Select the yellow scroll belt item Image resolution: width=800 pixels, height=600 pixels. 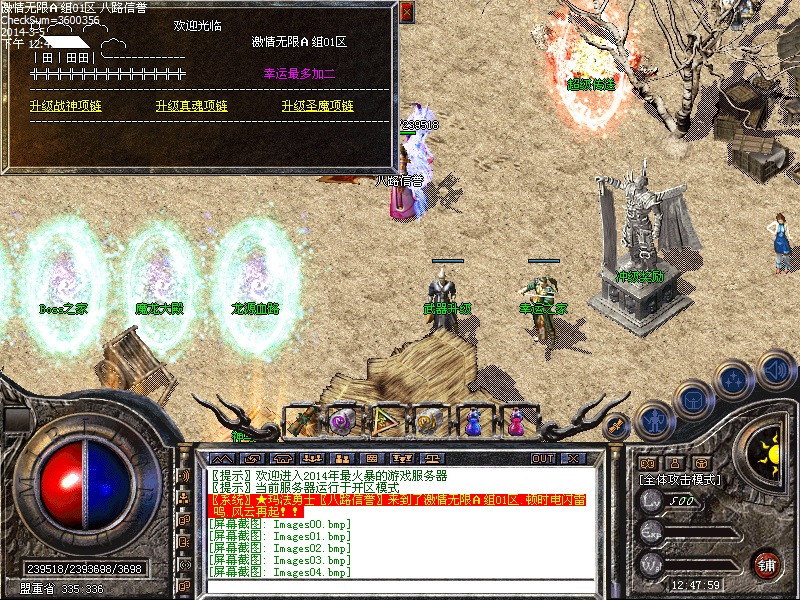[x=429, y=422]
